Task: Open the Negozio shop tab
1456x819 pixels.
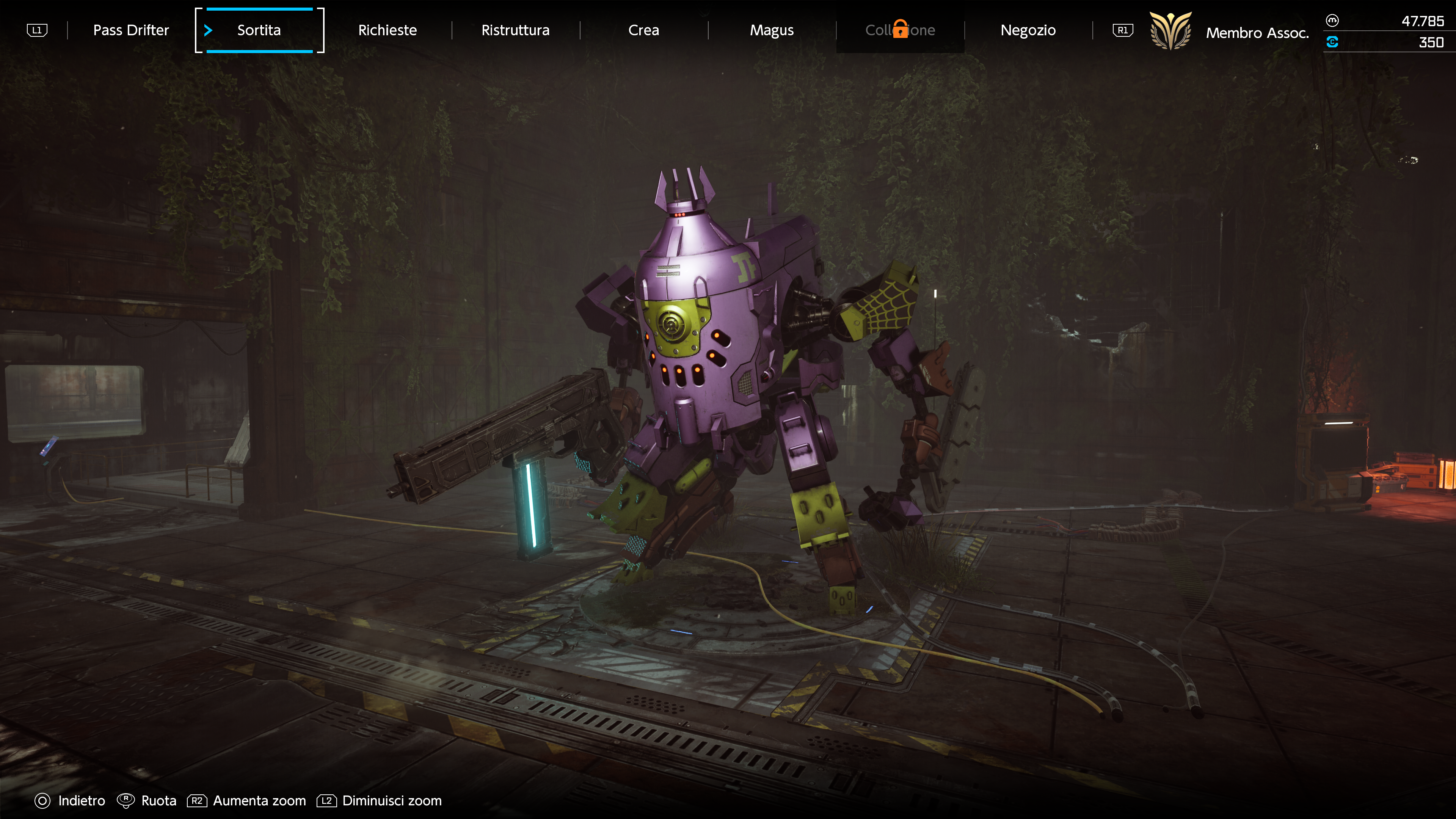Action: click(x=1028, y=30)
